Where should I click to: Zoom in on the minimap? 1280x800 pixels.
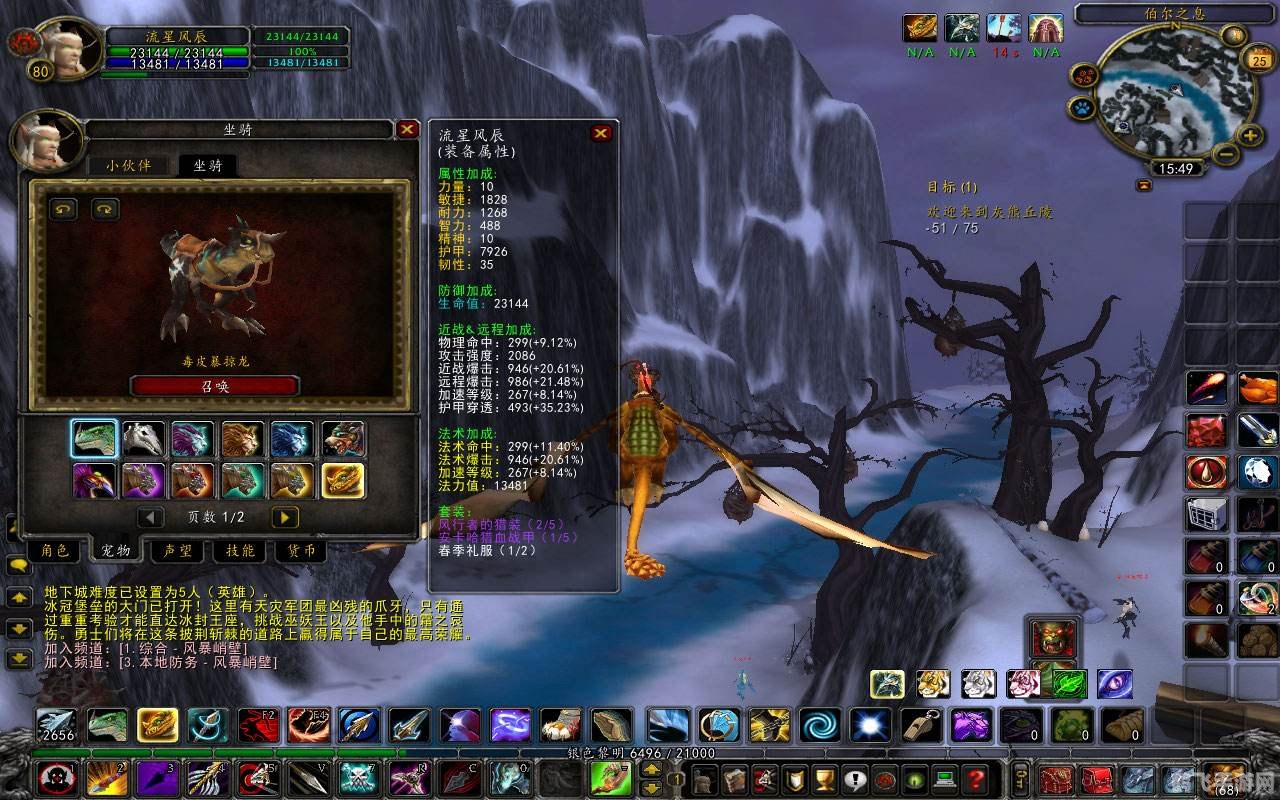click(1250, 135)
